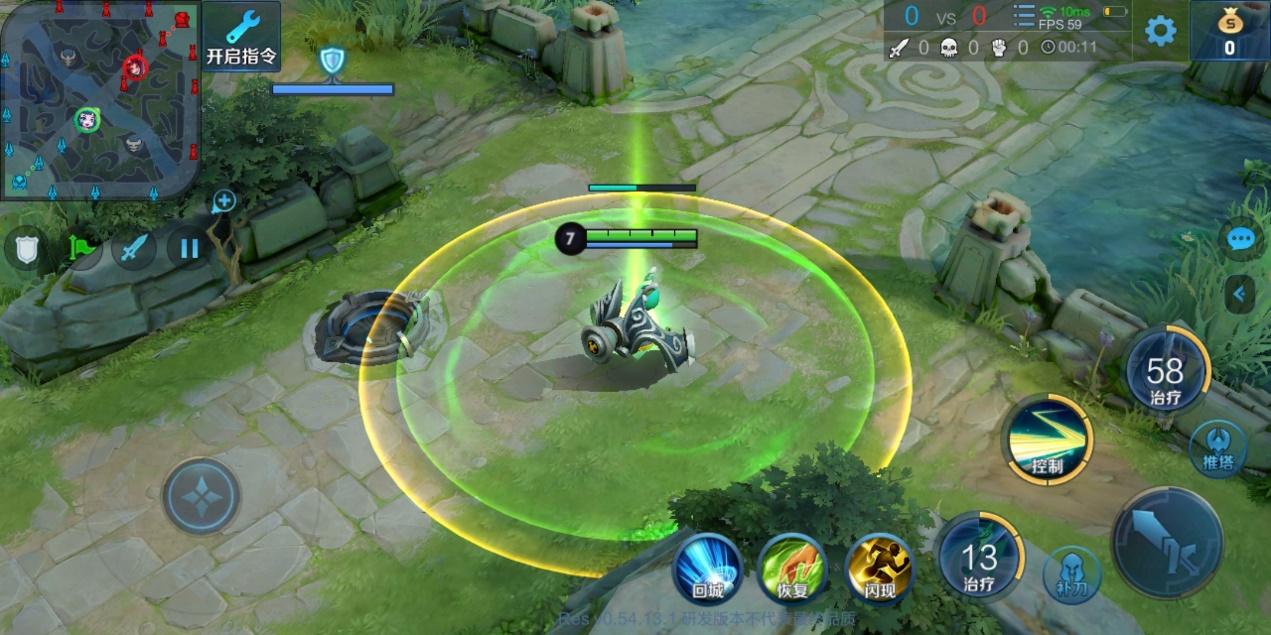This screenshot has height=635, width=1271.
Task: Tap the 推塔 tower attack button
Action: [x=1217, y=448]
